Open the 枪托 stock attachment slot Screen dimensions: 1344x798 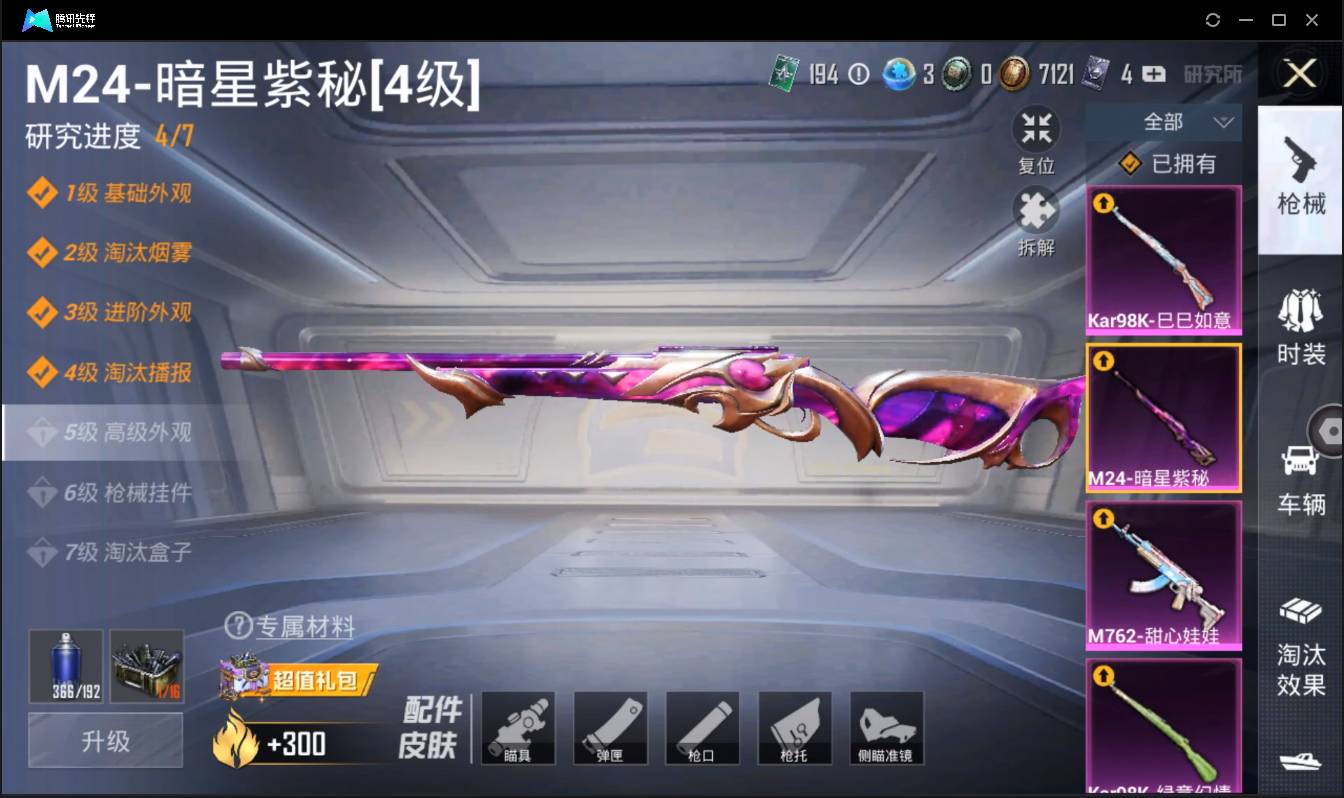795,727
